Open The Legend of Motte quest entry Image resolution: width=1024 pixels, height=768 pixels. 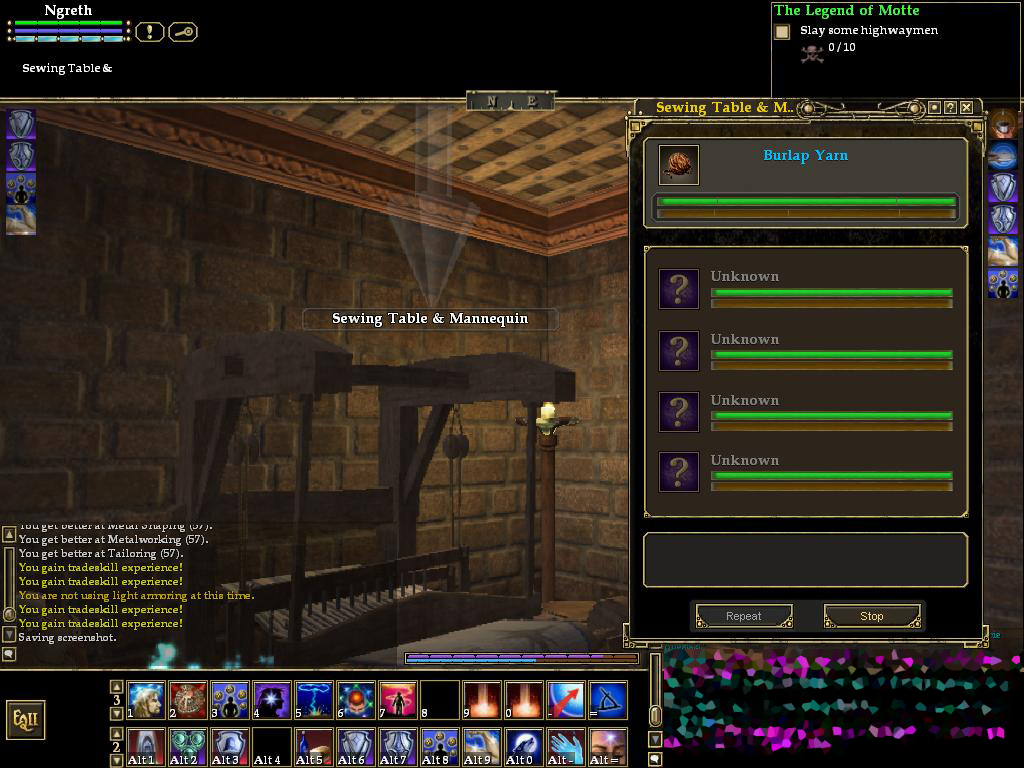846,11
